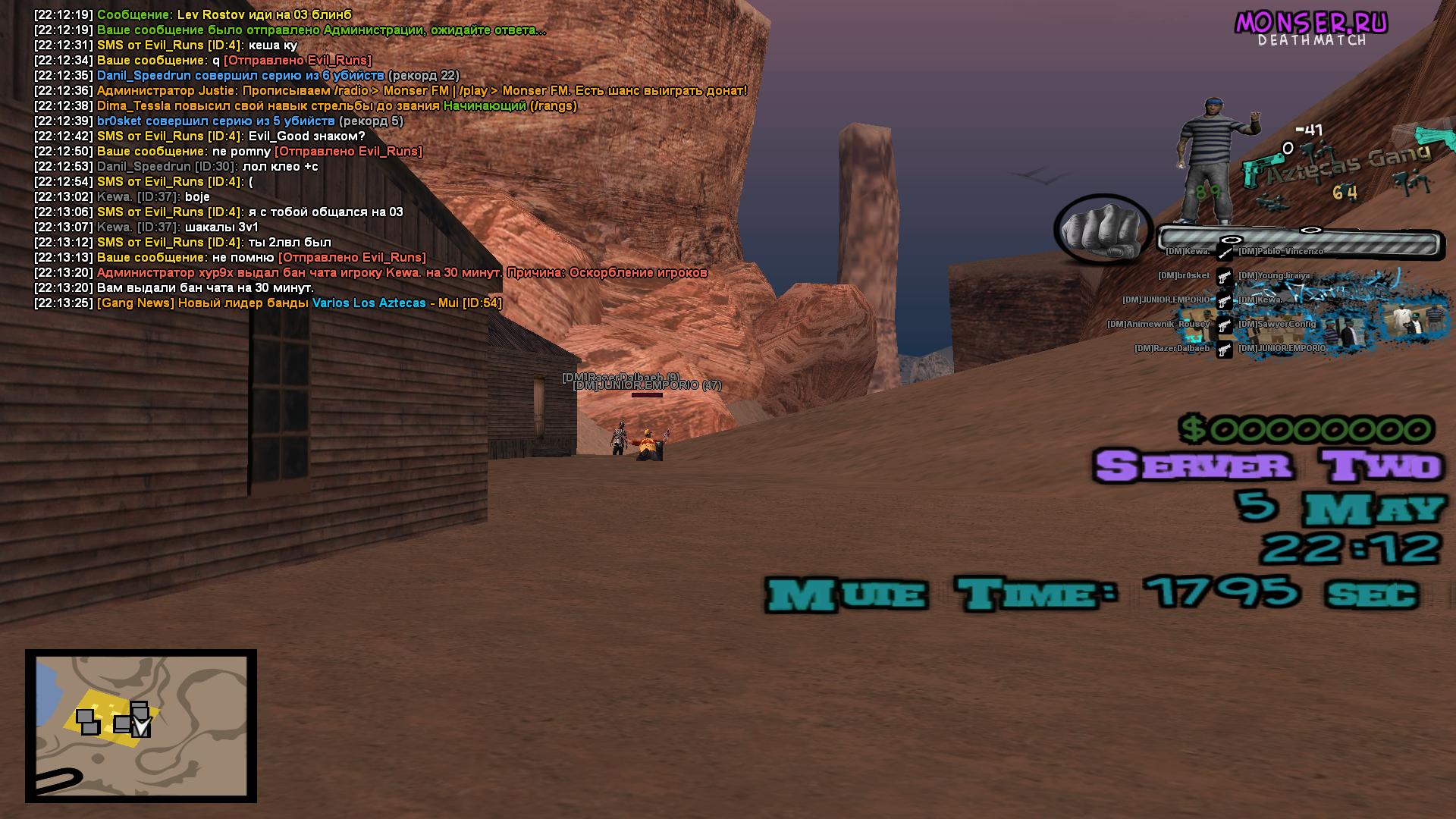The height and width of the screenshot is (819, 1456).
Task: Click the Pablo_Vincenzo kill feed entry
Action: click(1281, 252)
